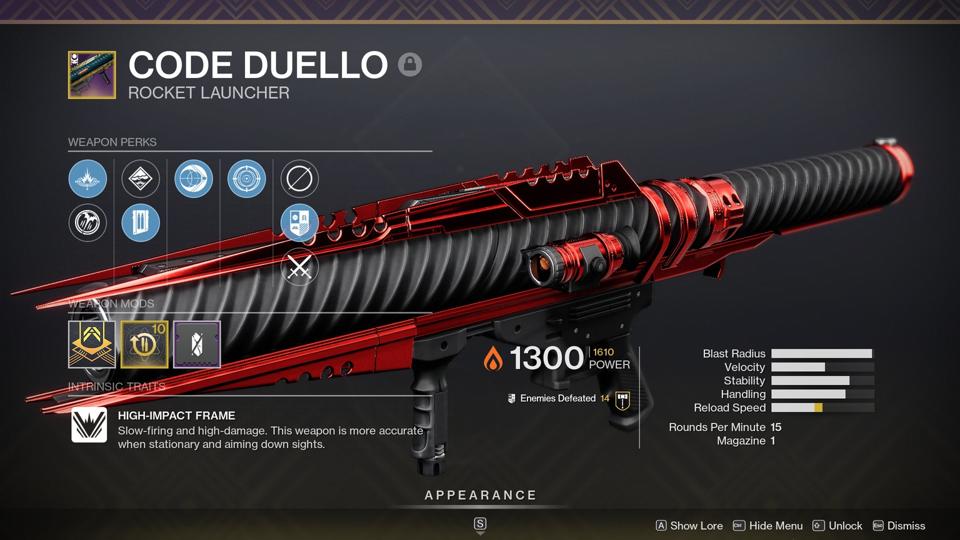This screenshot has height=540, width=960.
Task: Select the blue rectangular casing perk
Action: click(140, 222)
